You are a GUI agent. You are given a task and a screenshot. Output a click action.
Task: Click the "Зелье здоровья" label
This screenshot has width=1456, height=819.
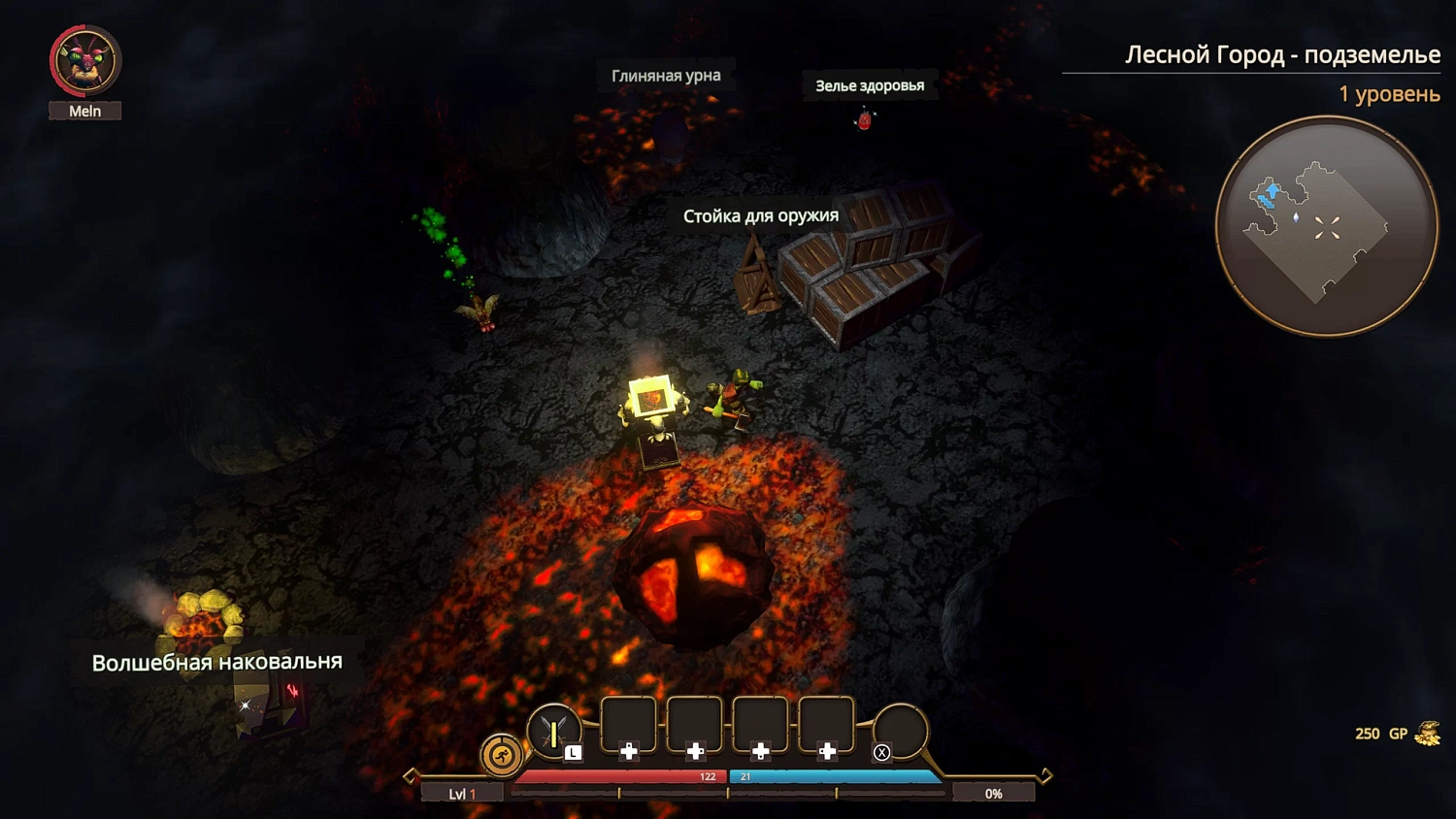869,85
